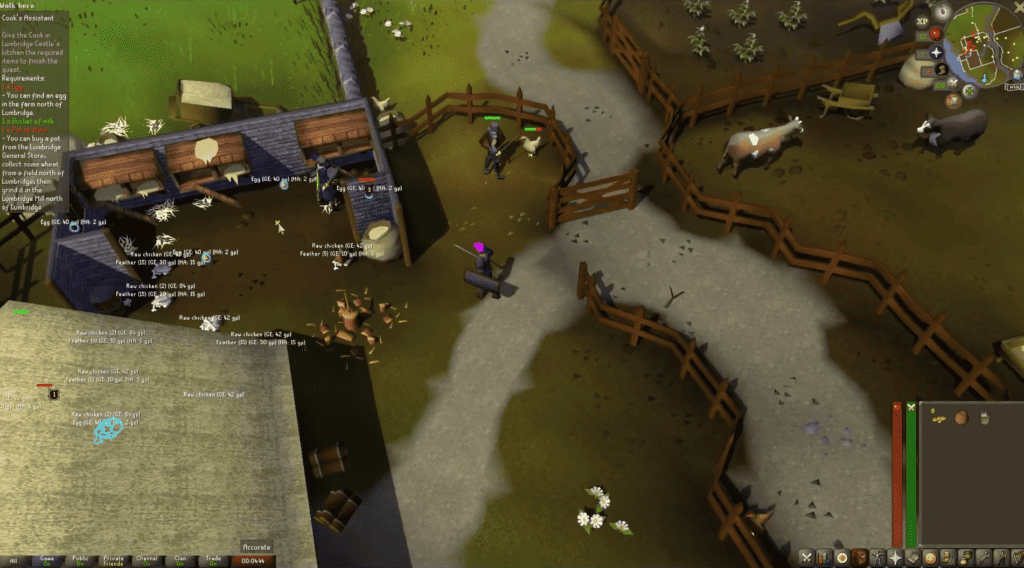The image size is (1024, 568).
Task: Open the Combat Options tab
Action: 806,557
